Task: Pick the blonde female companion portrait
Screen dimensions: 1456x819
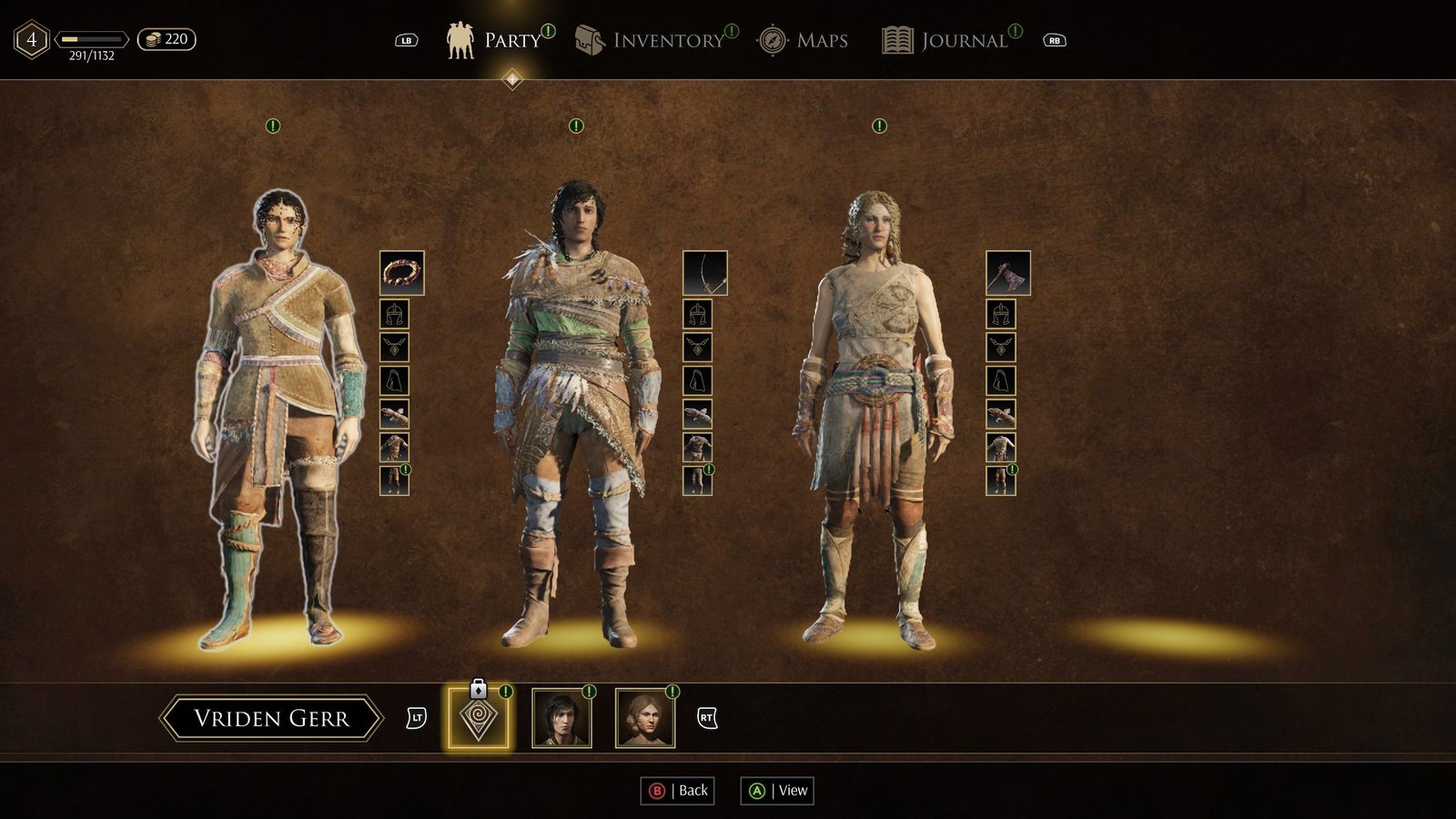Action: 645,719
